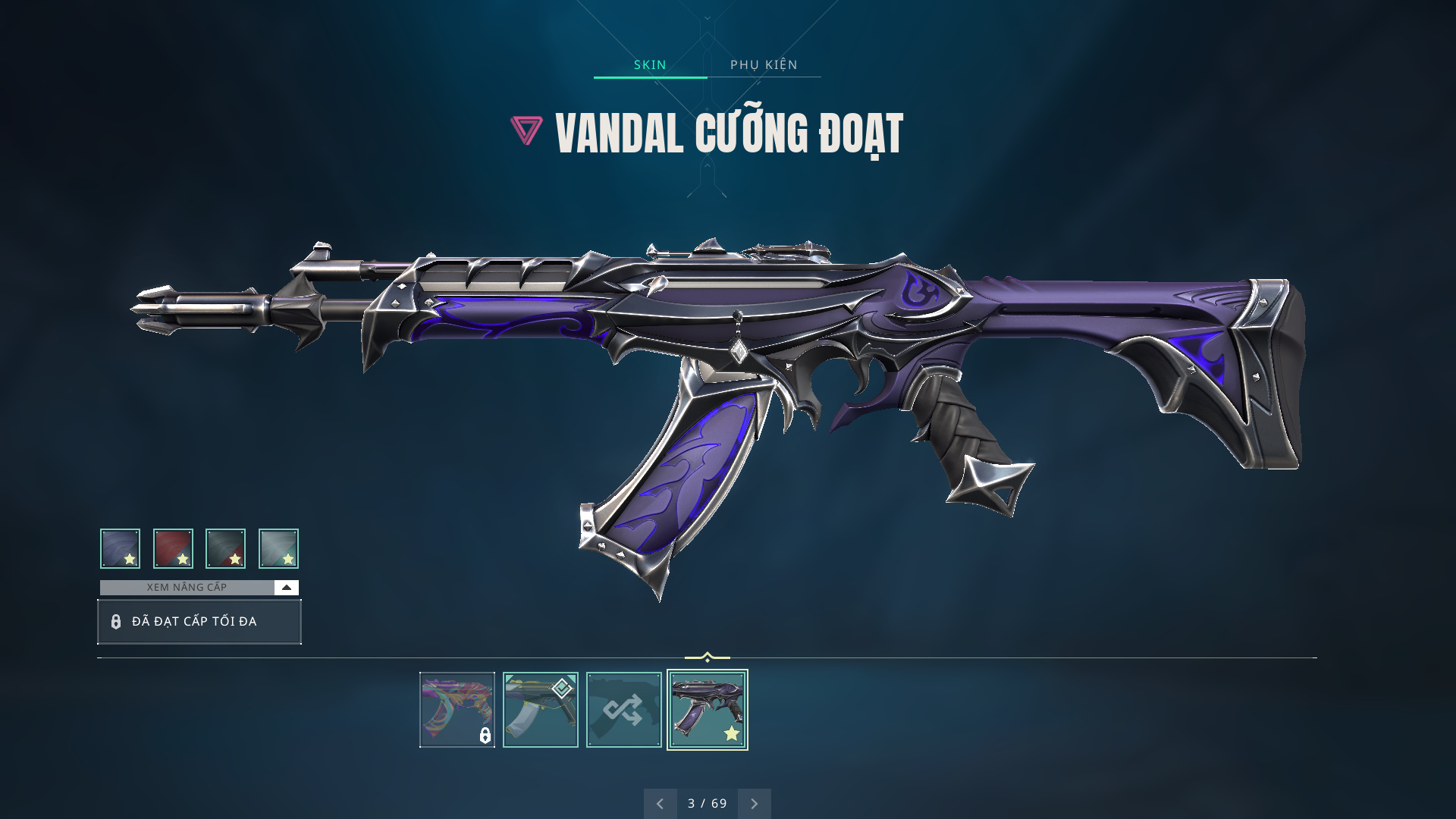Select the purple color variant swatch

[x=120, y=548]
